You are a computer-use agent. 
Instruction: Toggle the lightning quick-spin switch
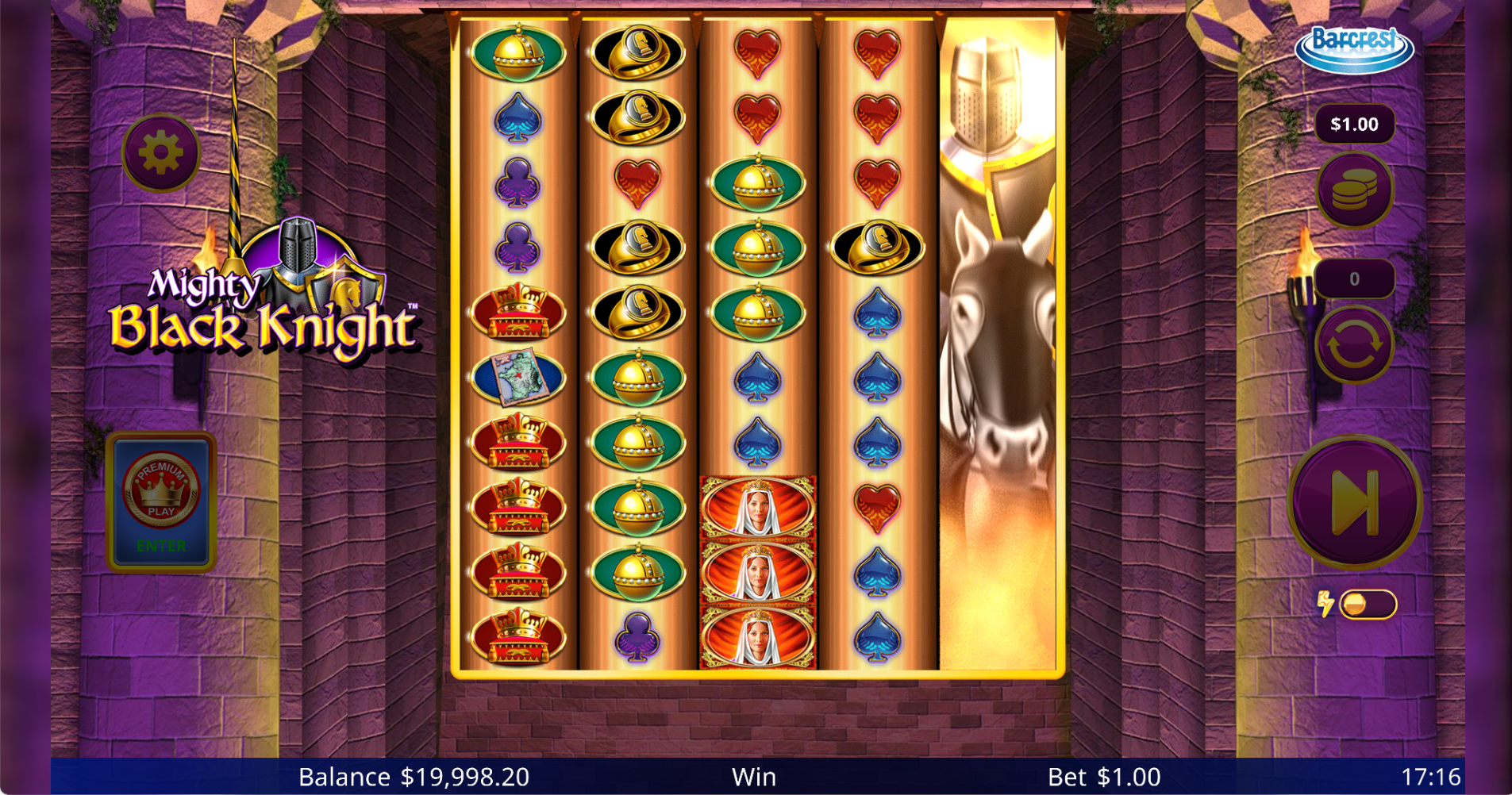[1366, 605]
